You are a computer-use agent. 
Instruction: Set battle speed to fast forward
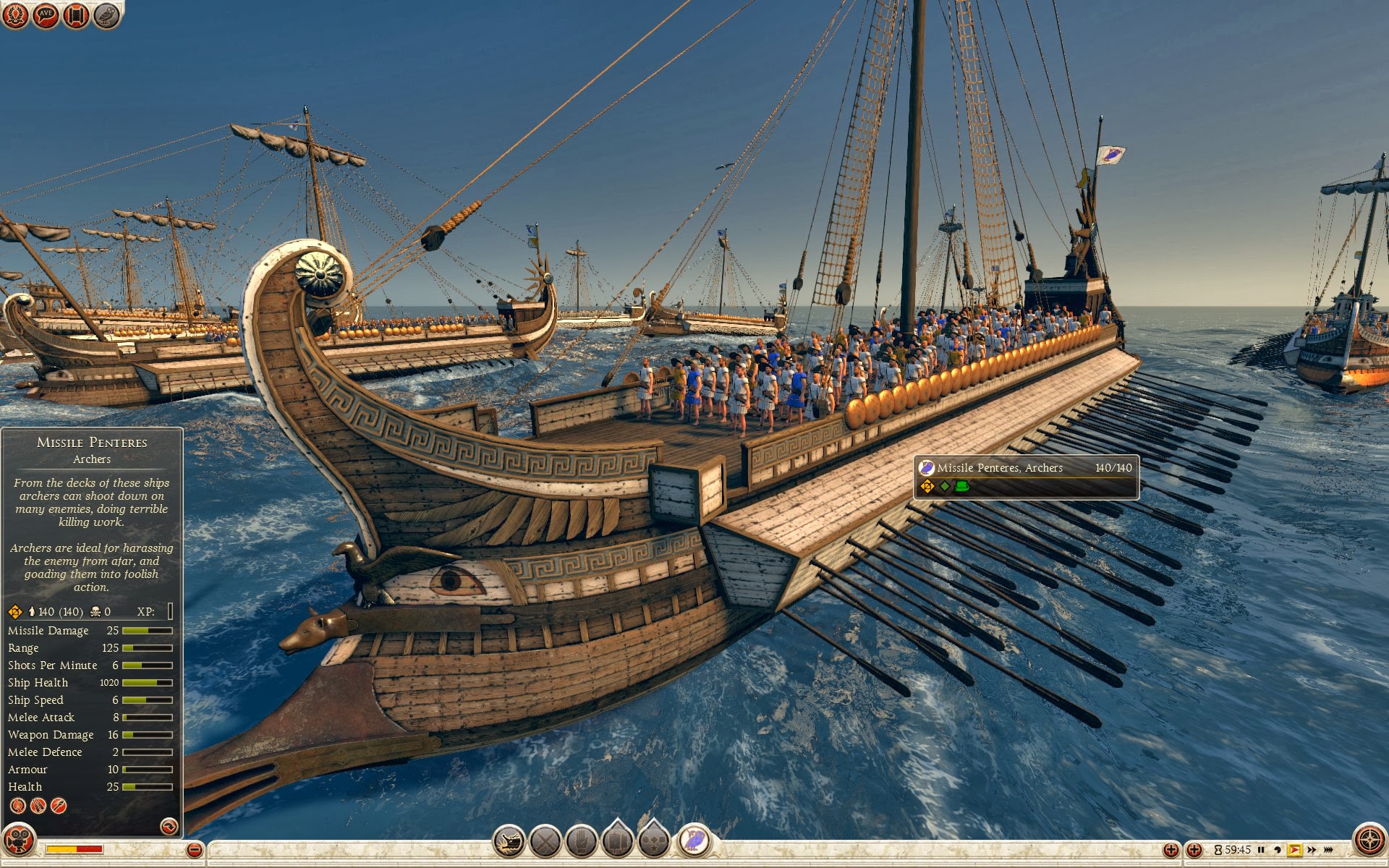1312,850
